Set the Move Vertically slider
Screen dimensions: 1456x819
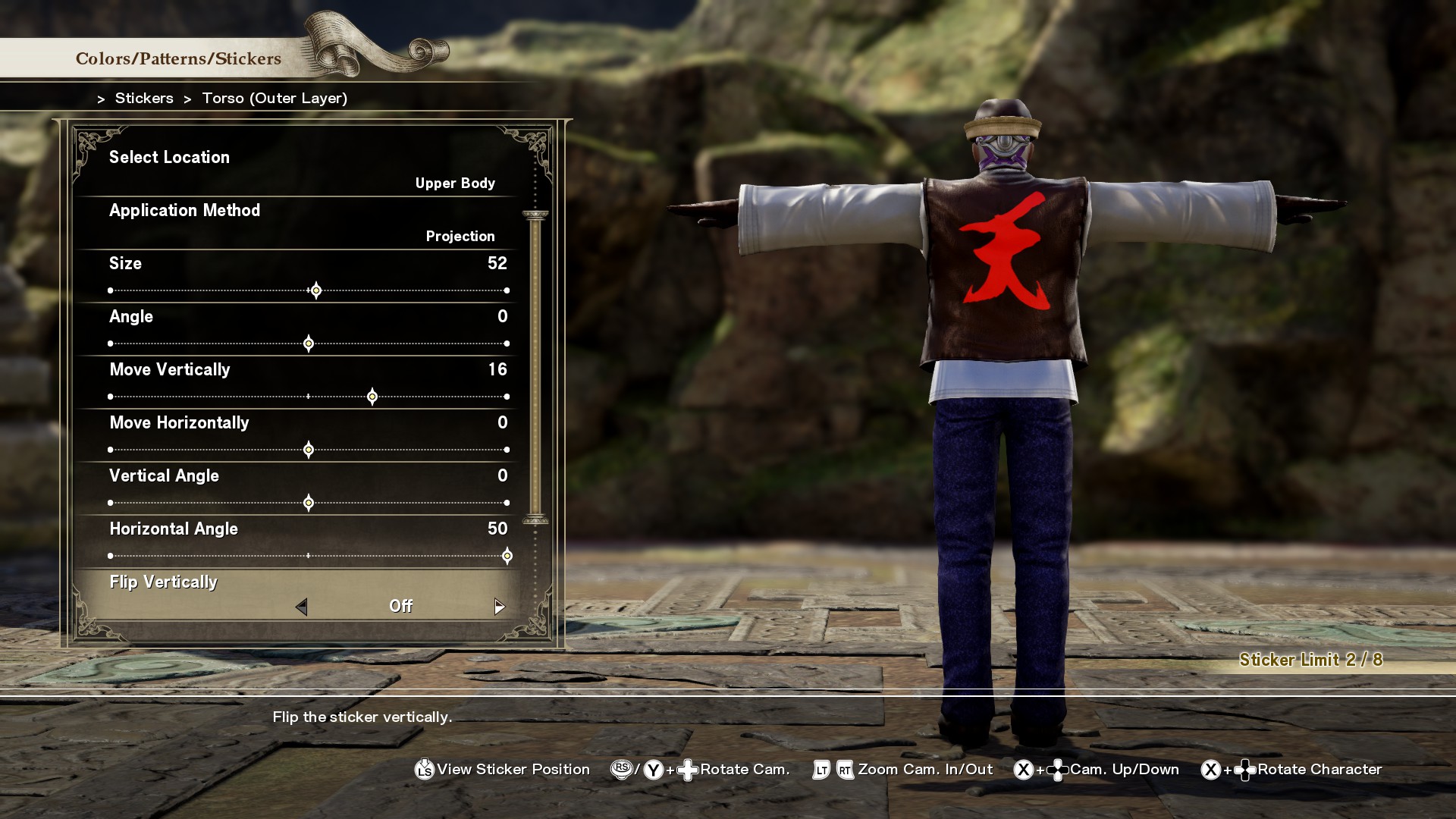pos(372,397)
